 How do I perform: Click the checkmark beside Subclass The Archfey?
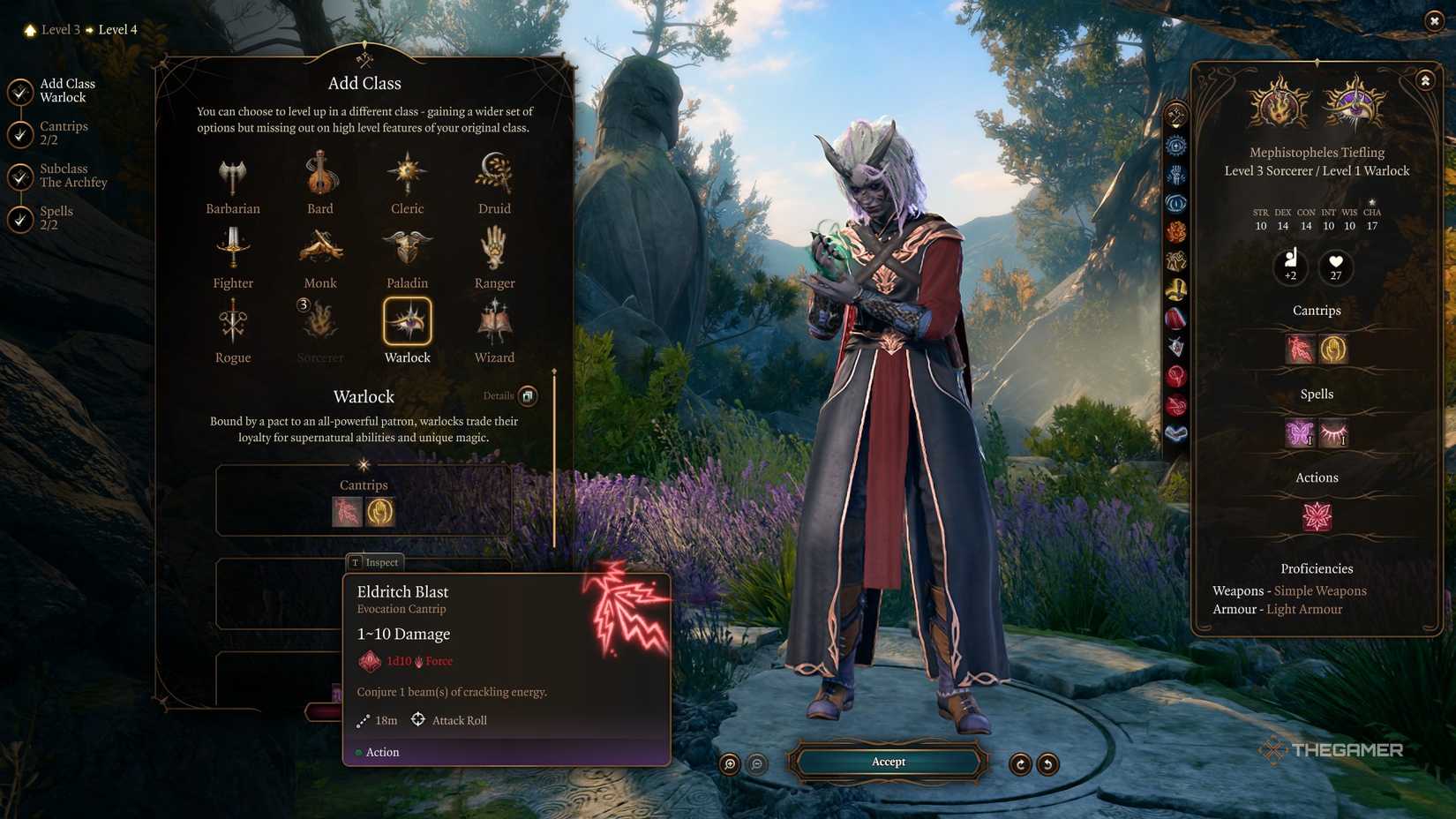coord(19,177)
